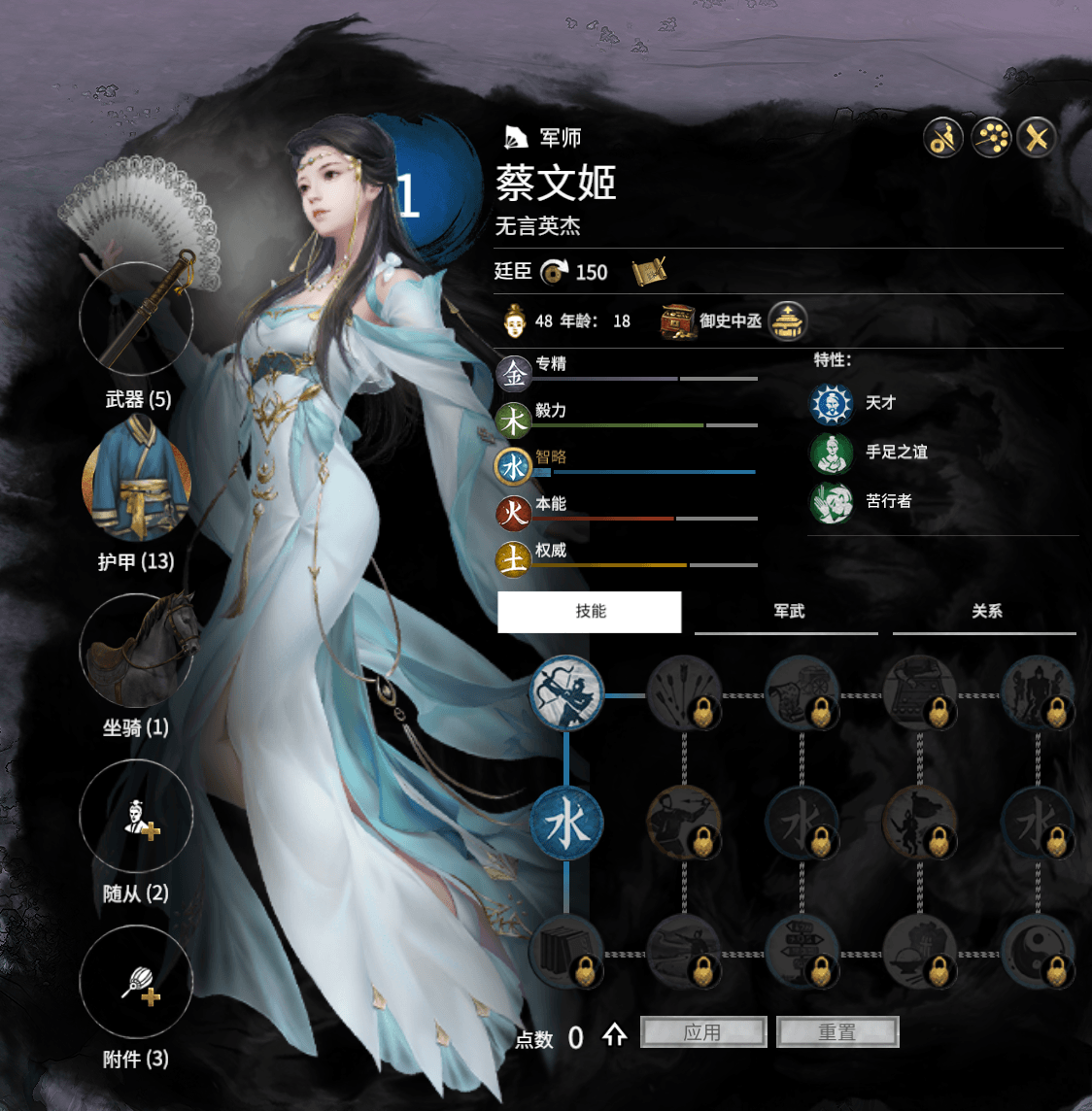The image size is (1092, 1111).
Task: Click the 应用 apply button
Action: (703, 1032)
